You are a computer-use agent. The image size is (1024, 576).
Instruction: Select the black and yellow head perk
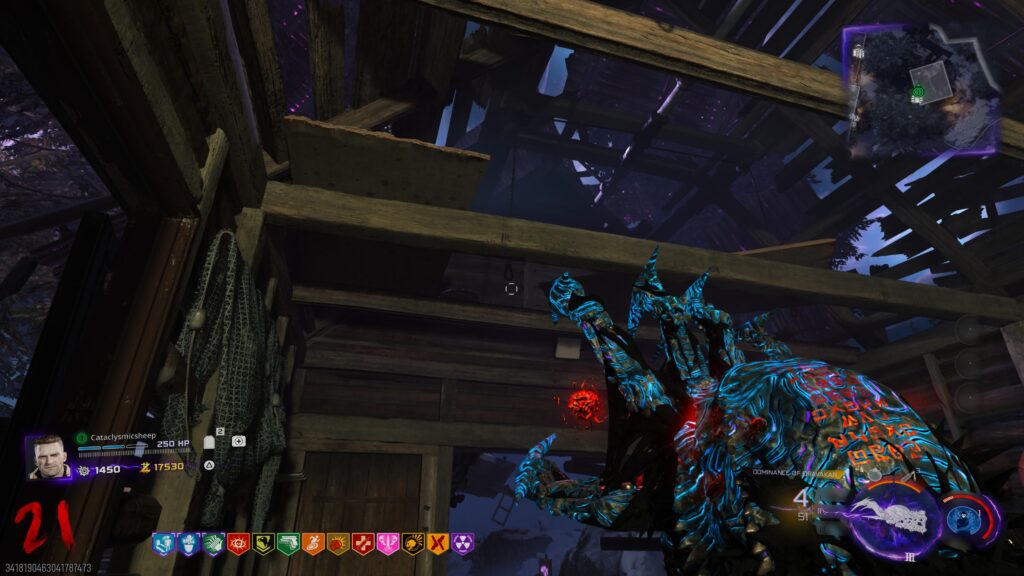pyautogui.click(x=412, y=544)
